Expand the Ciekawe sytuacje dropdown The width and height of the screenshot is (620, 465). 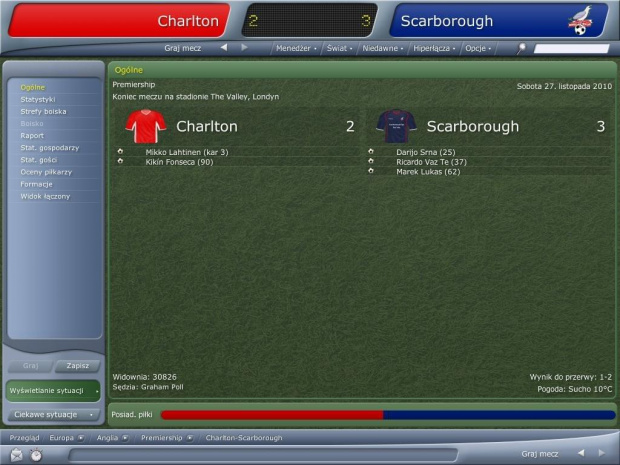53,414
